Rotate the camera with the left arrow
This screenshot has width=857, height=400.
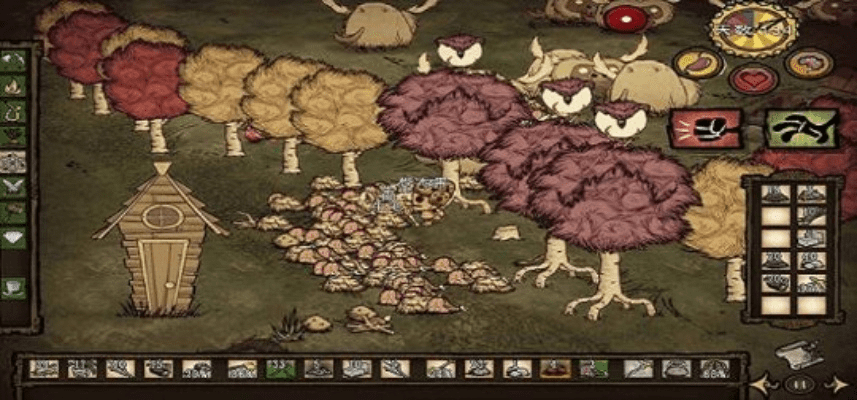point(766,383)
